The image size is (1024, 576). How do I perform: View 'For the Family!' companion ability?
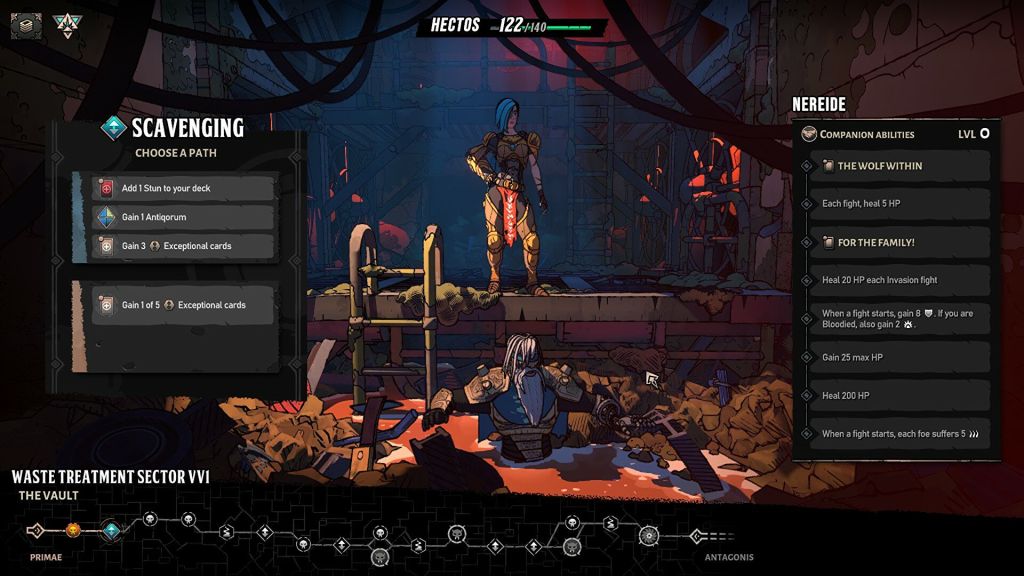(896, 242)
